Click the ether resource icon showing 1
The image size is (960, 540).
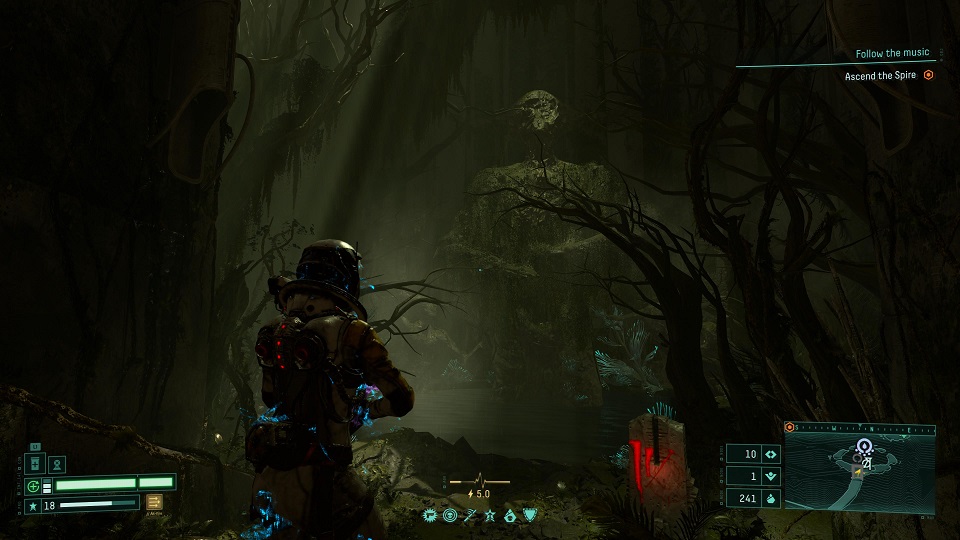point(771,476)
